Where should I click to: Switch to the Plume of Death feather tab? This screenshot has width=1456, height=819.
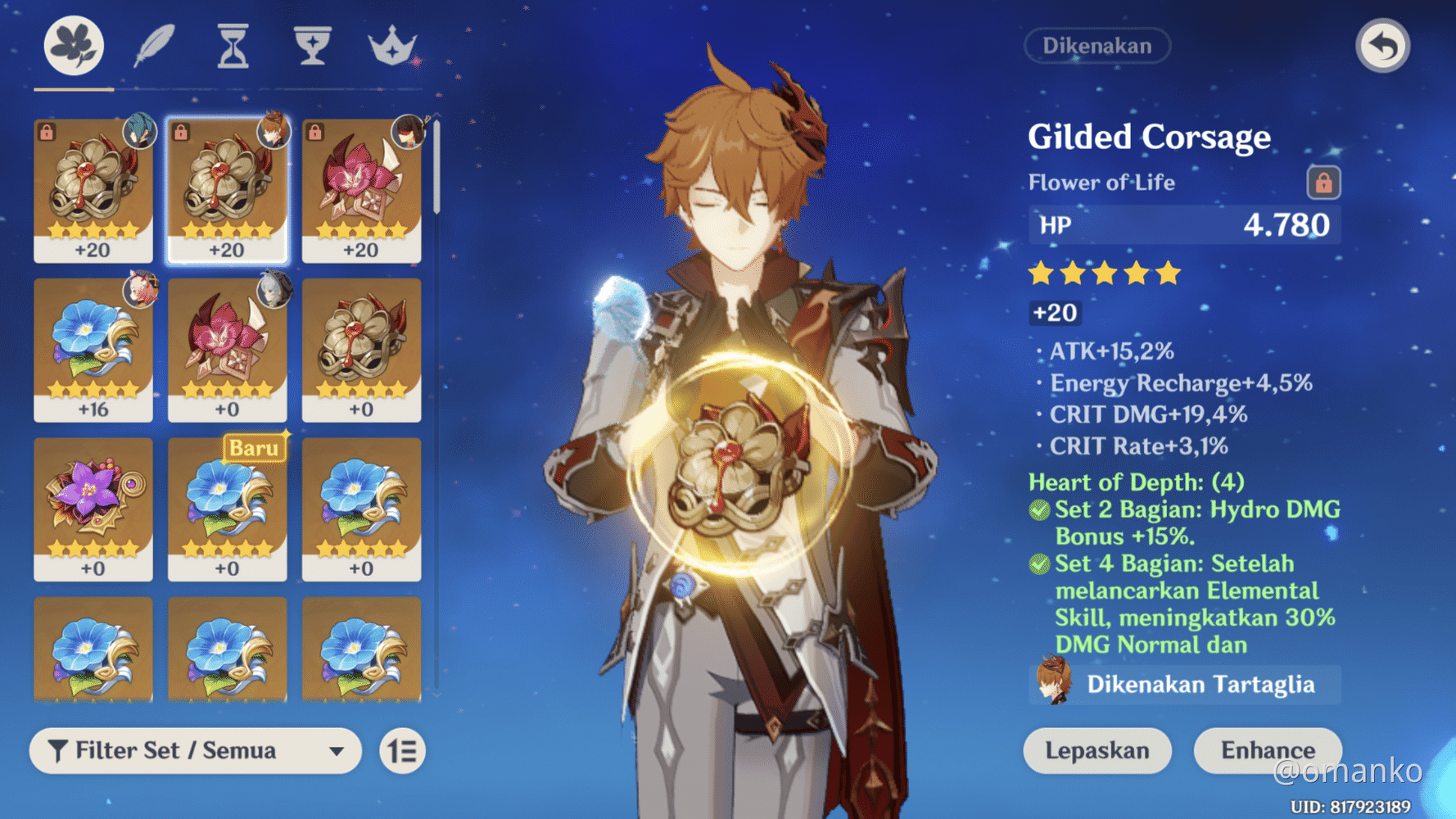[x=156, y=47]
